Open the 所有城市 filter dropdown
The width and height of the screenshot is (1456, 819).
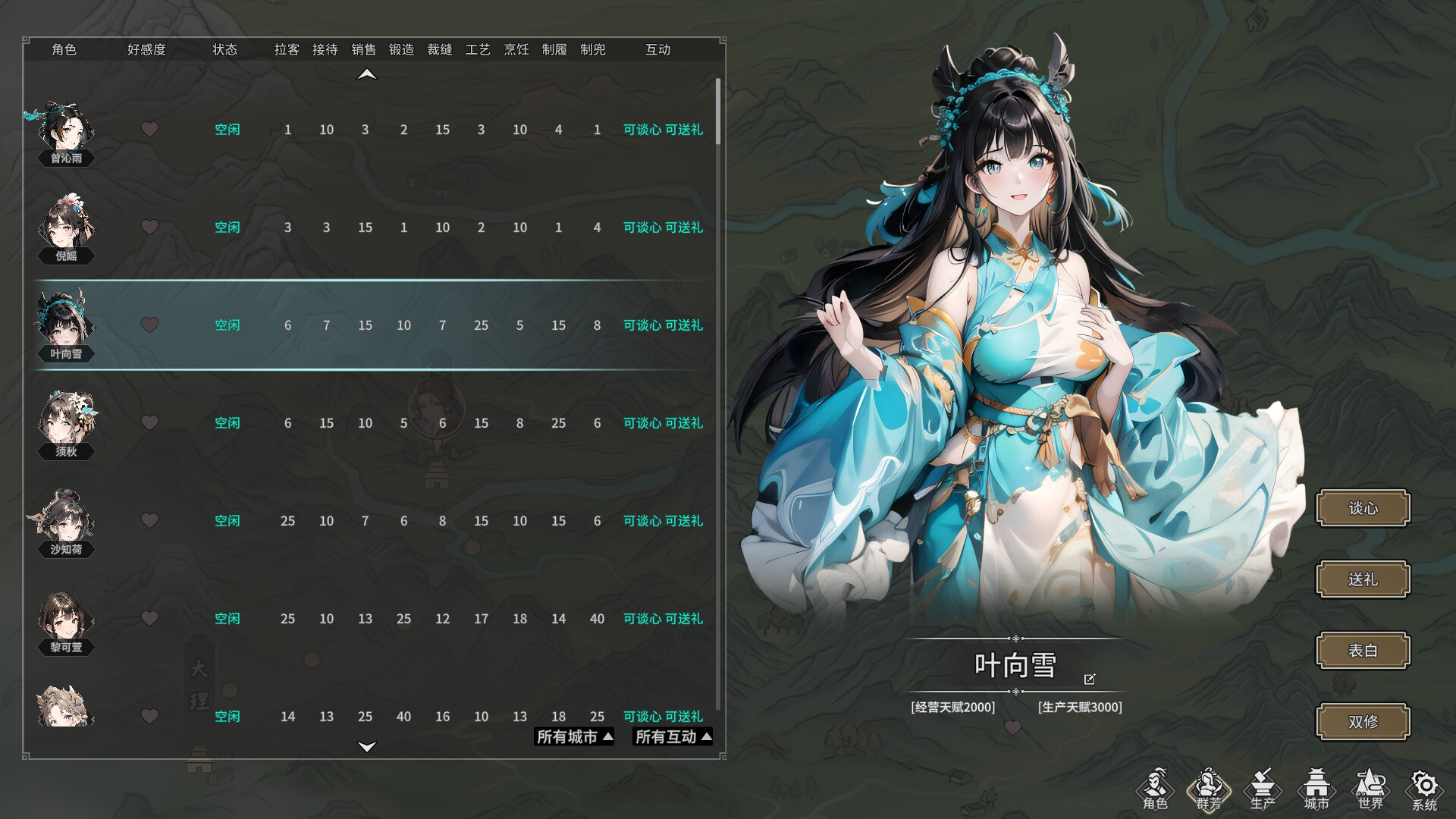[573, 736]
